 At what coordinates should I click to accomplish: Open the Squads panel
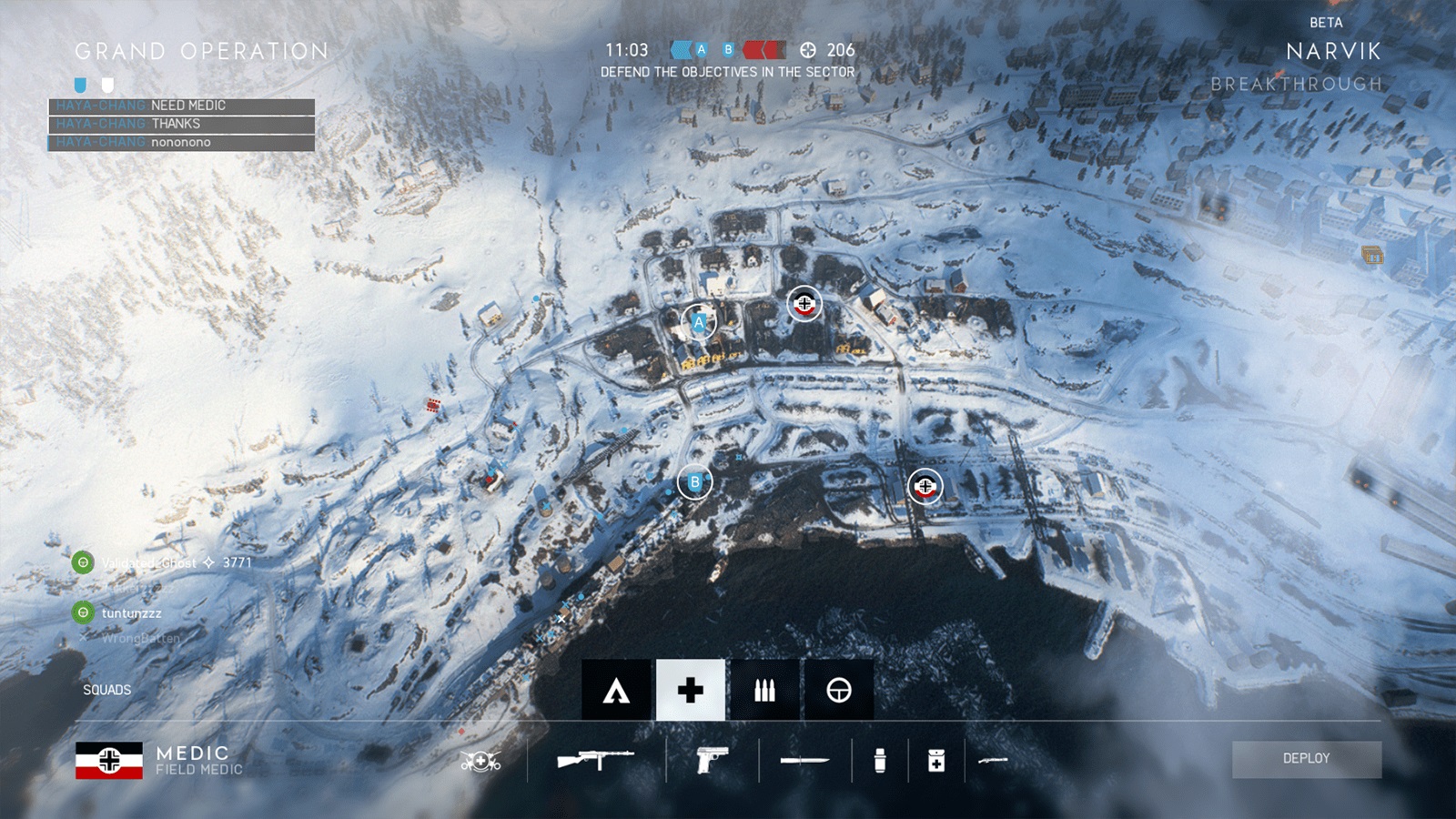click(x=107, y=690)
